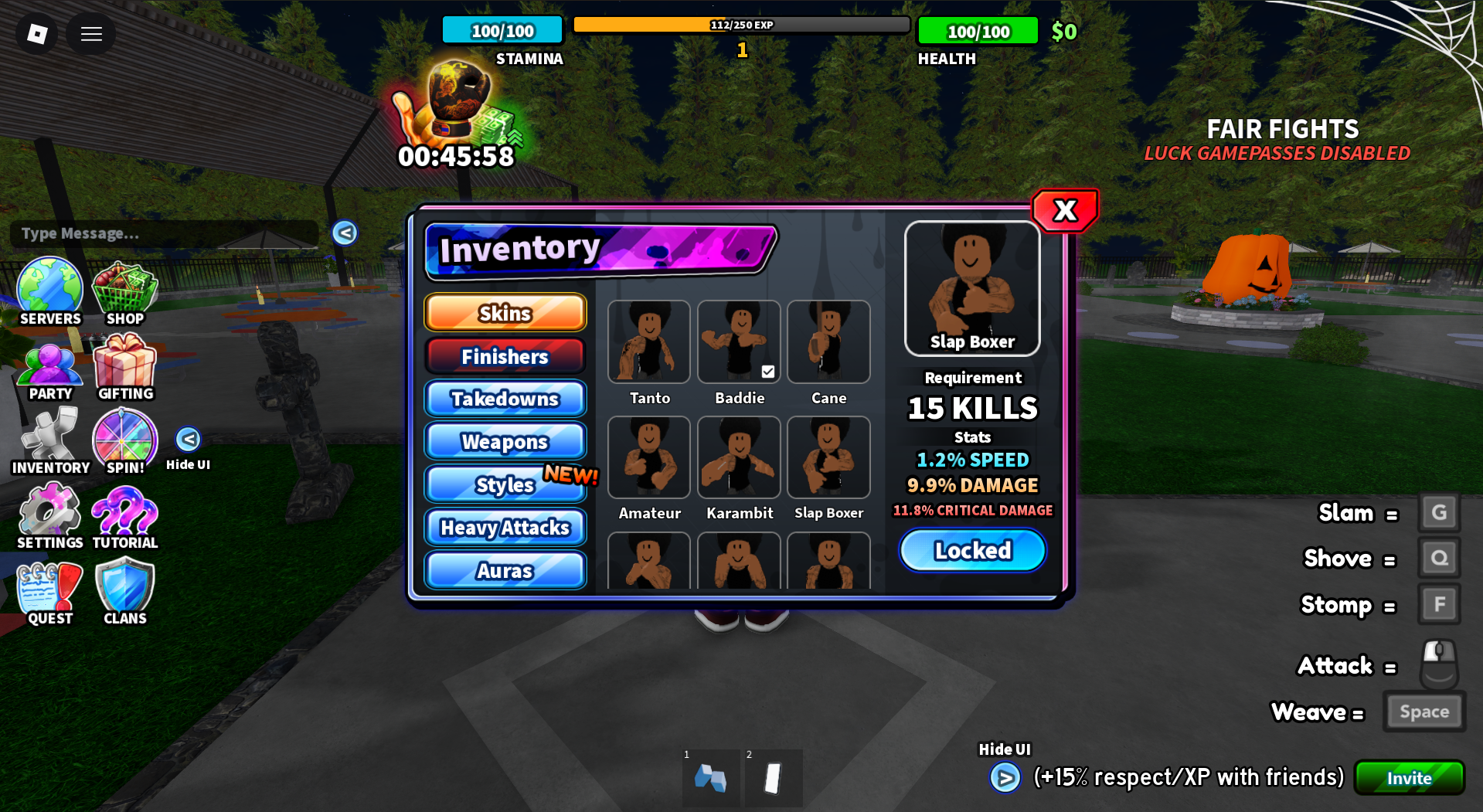Image resolution: width=1483 pixels, height=812 pixels.
Task: Open the Shop
Action: [x=124, y=294]
